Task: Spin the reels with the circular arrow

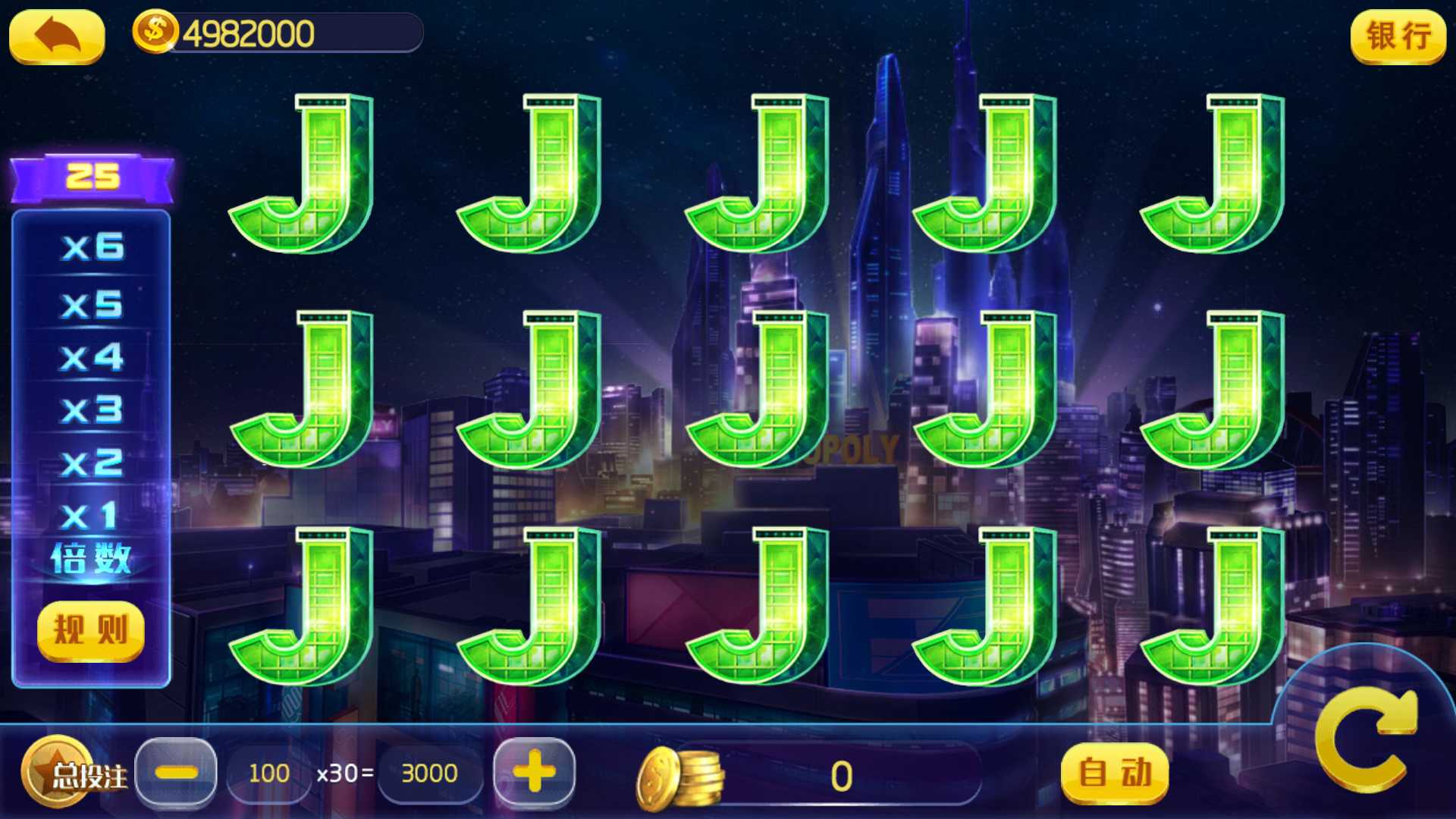Action: pyautogui.click(x=1365, y=739)
